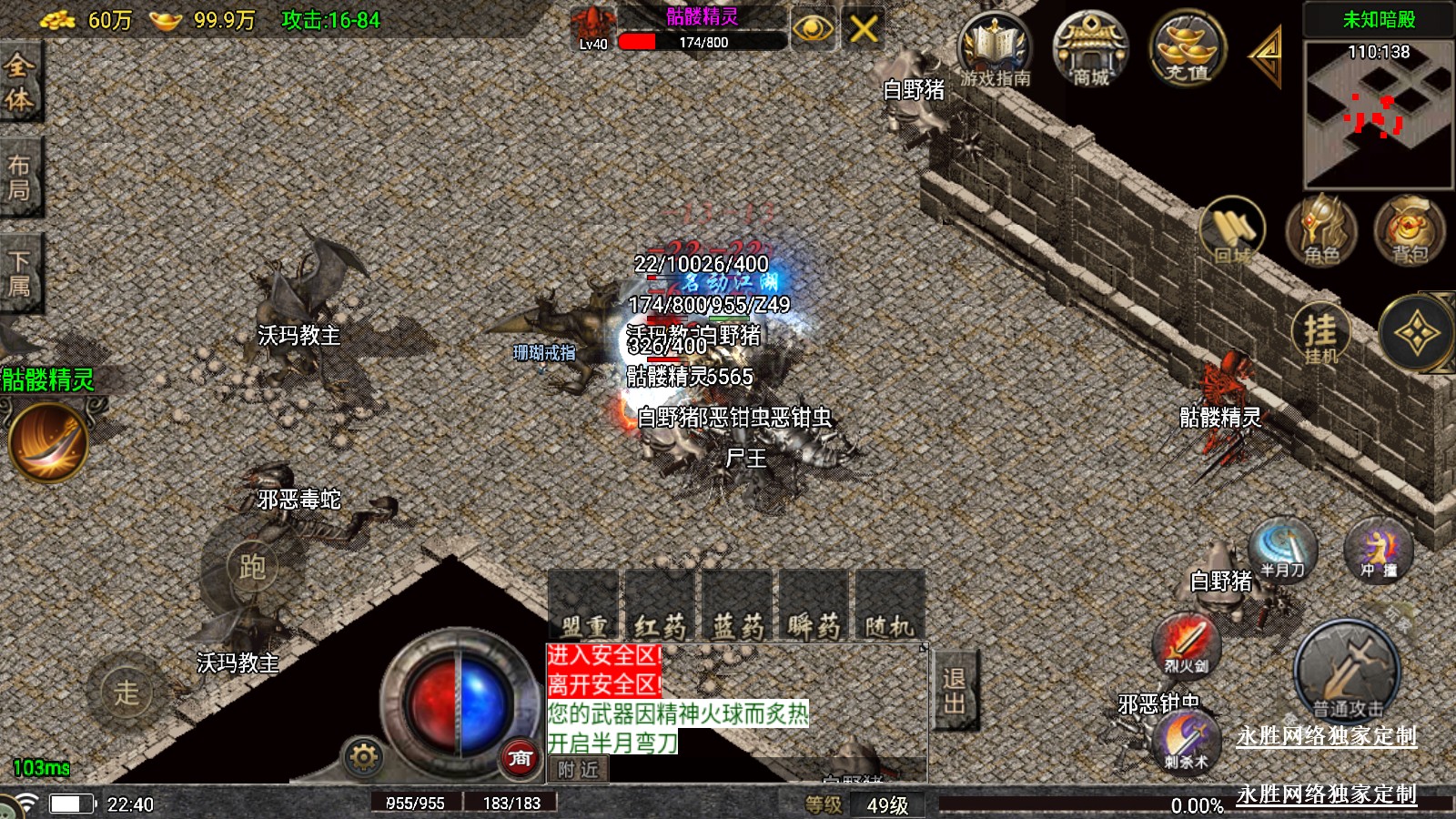Open the 充值 recharge menu
Screen dimensions: 1456x819
click(1187, 50)
